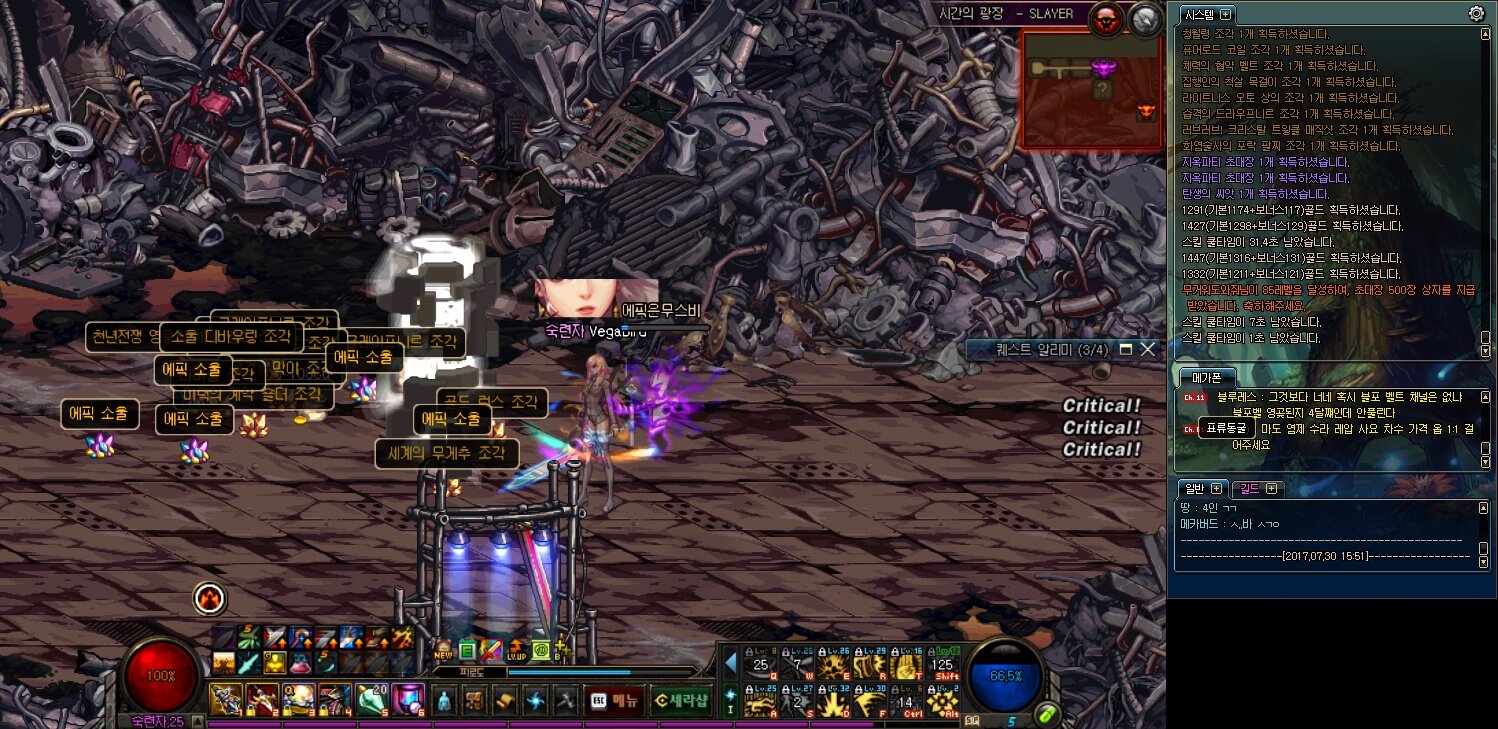Use the green potion in quickslot 5

(x=372, y=698)
